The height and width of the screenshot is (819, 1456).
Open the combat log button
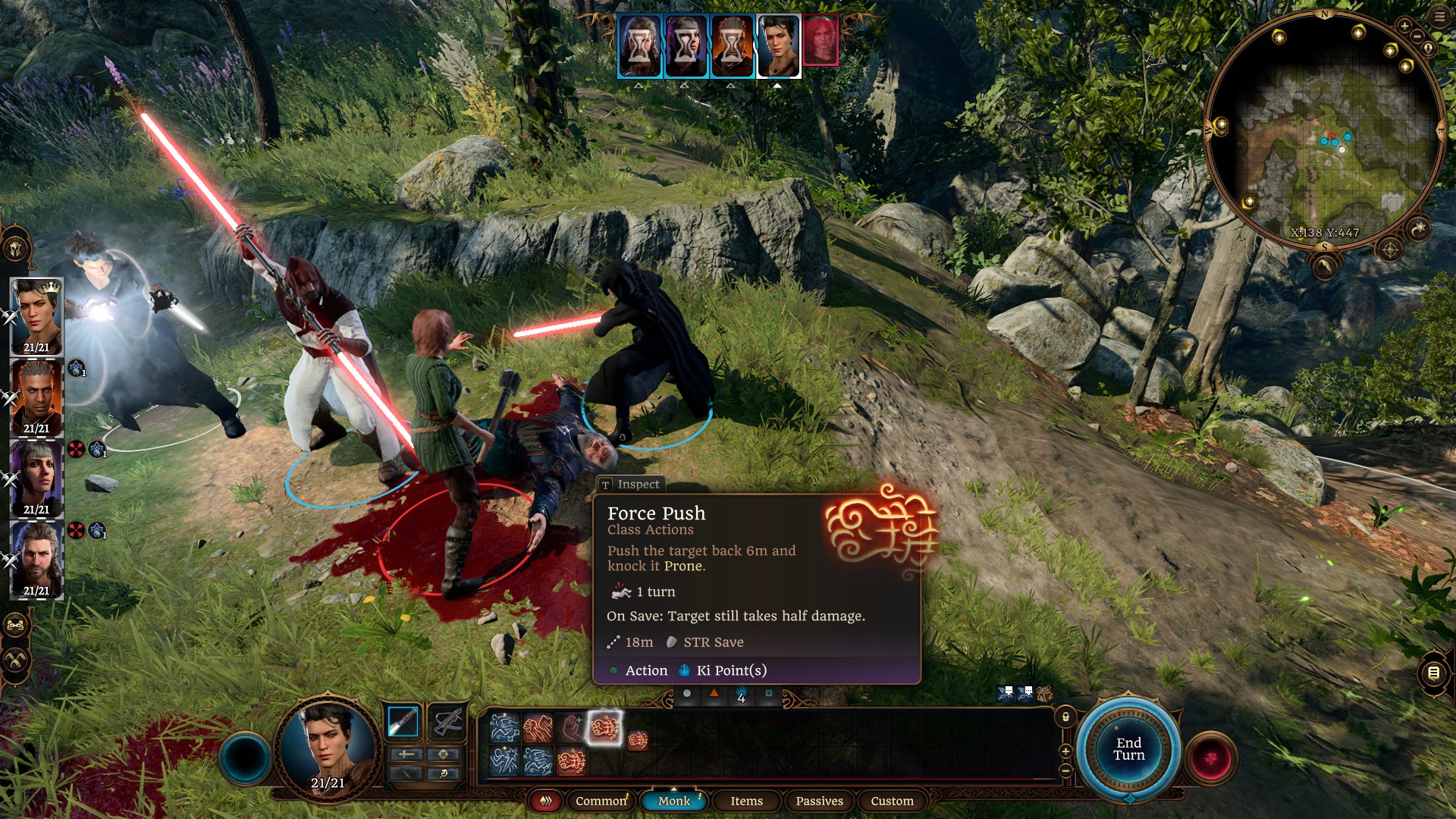[x=1433, y=673]
